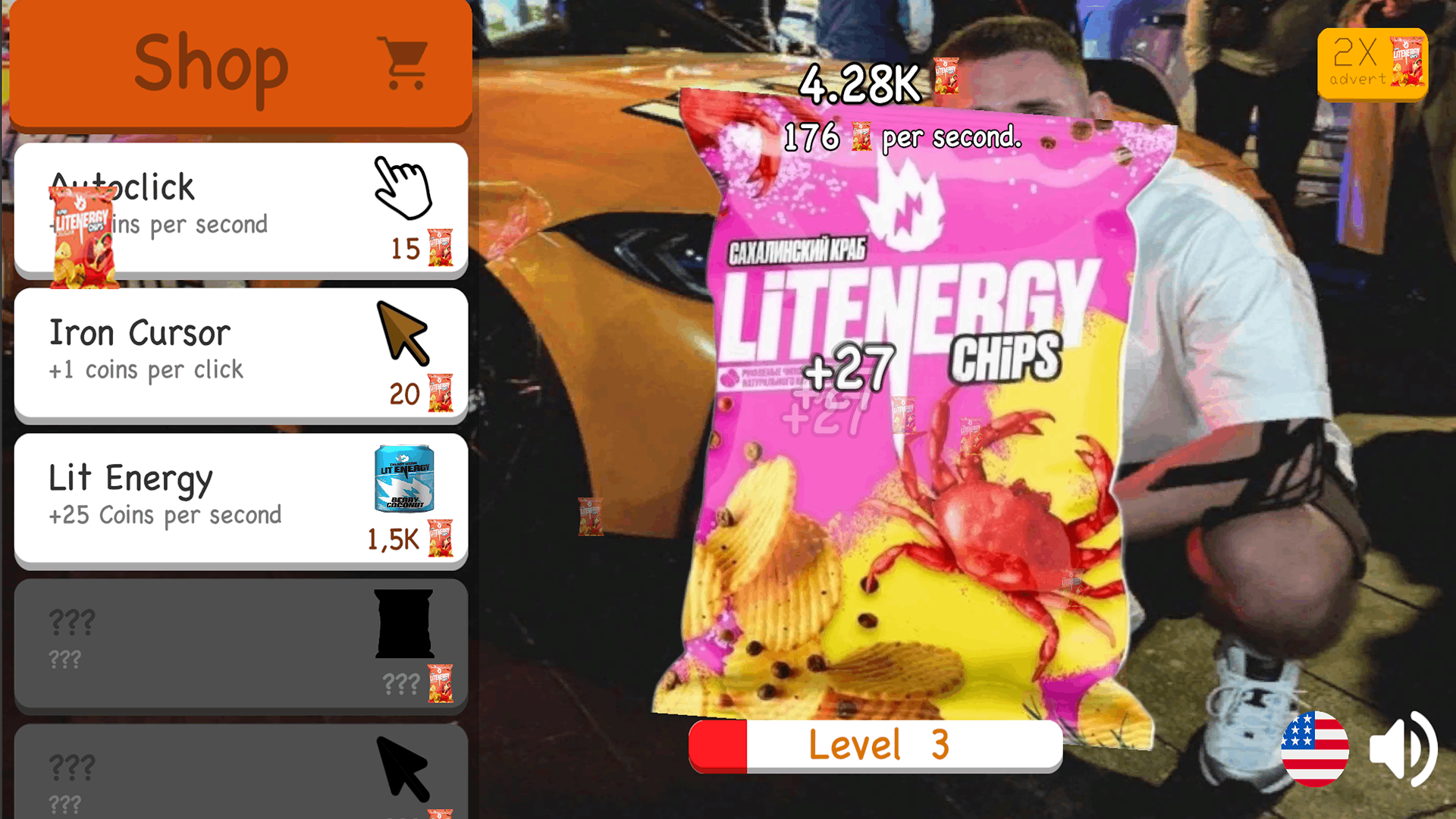Click the chips icon in the per-second display
1456x819 pixels.
[861, 137]
